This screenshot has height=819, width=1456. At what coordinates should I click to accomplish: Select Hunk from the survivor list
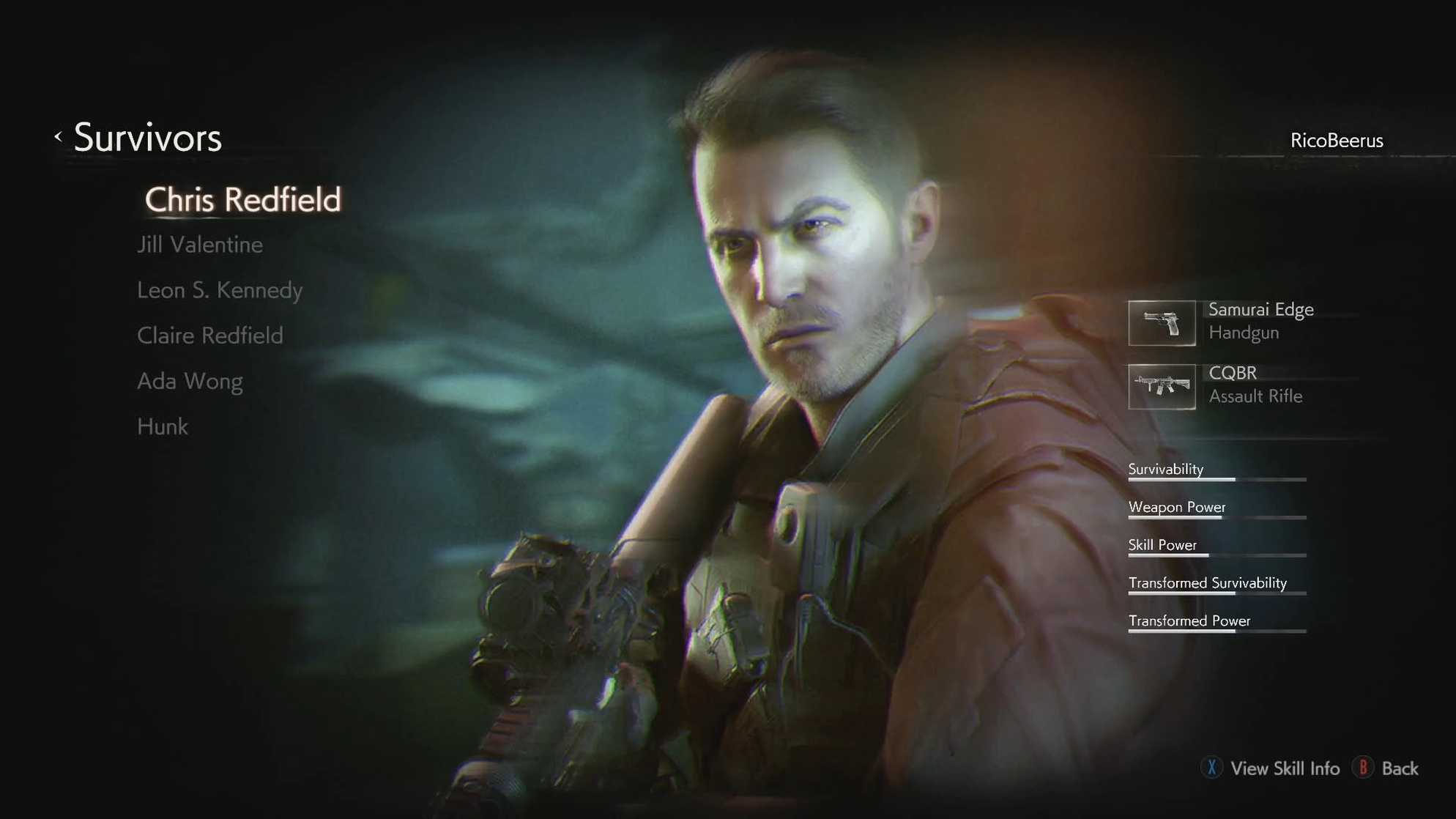coord(162,426)
